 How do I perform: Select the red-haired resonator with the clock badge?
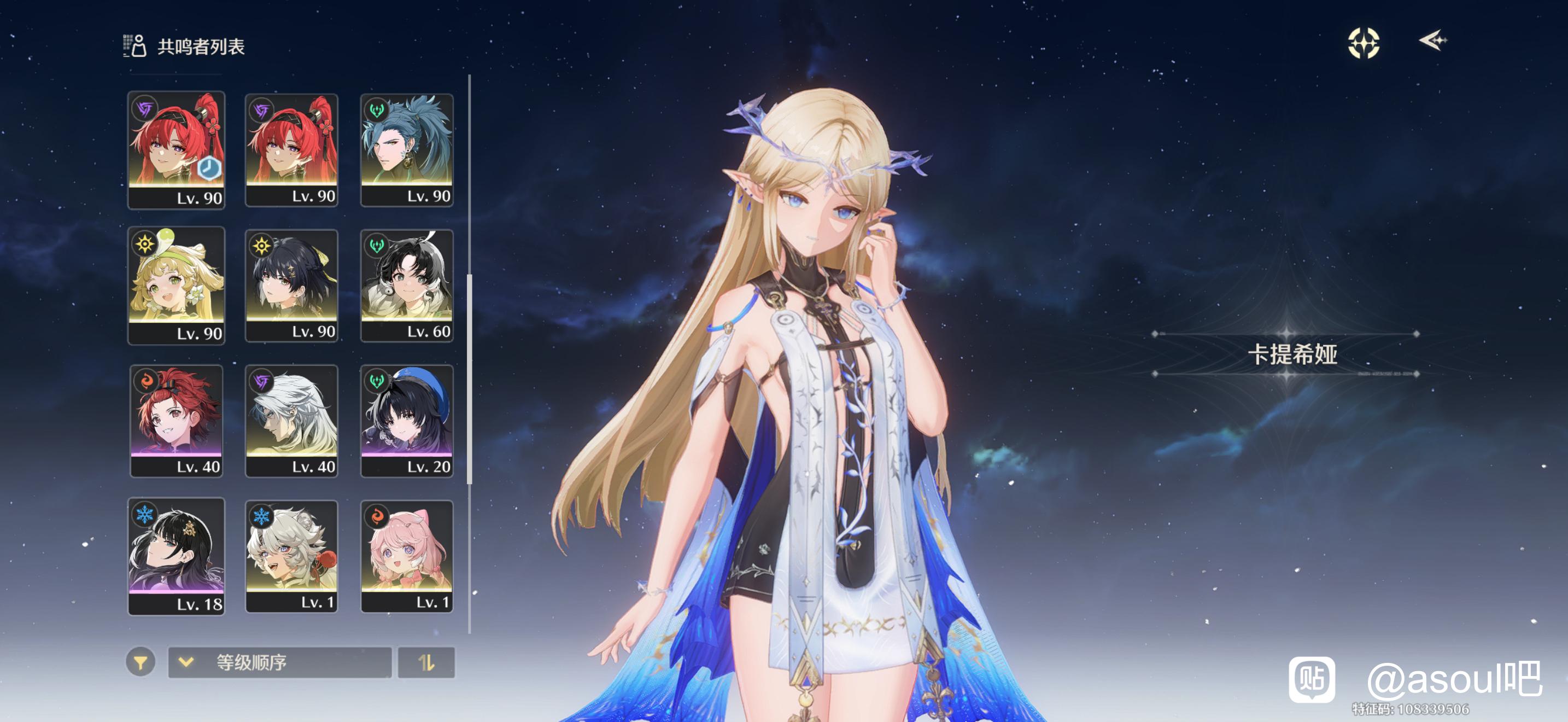[x=176, y=150]
